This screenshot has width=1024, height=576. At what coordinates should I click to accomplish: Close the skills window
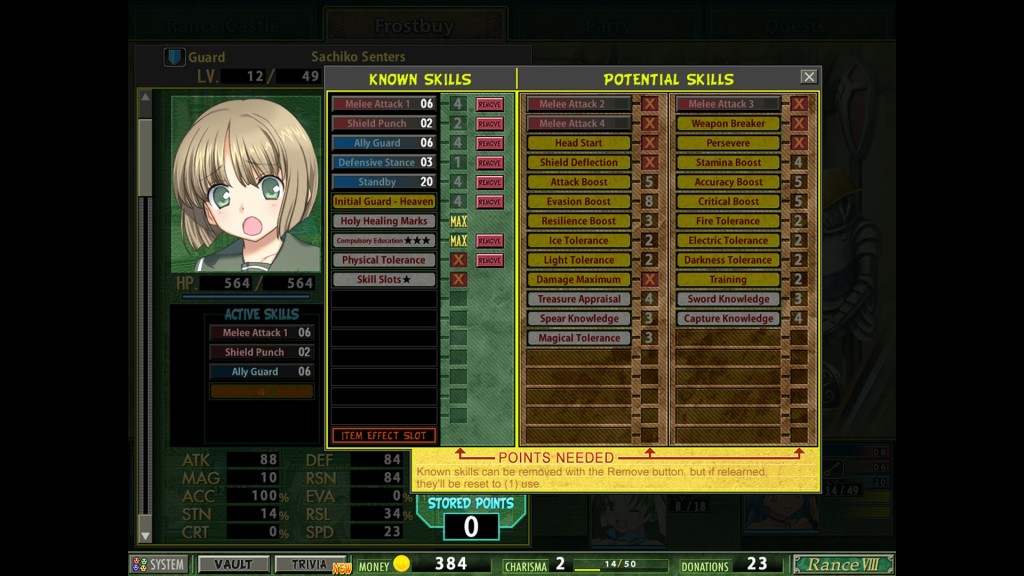point(808,77)
